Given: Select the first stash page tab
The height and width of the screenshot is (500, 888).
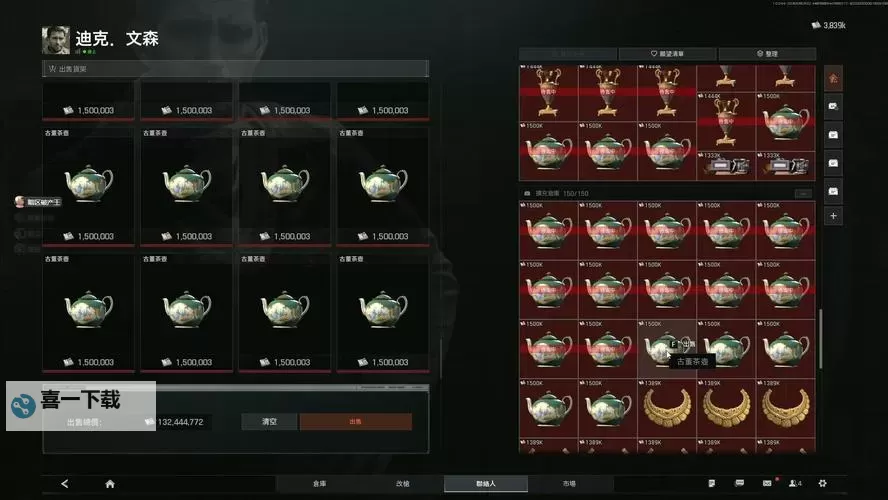Looking at the screenshot, I should coord(833,77).
